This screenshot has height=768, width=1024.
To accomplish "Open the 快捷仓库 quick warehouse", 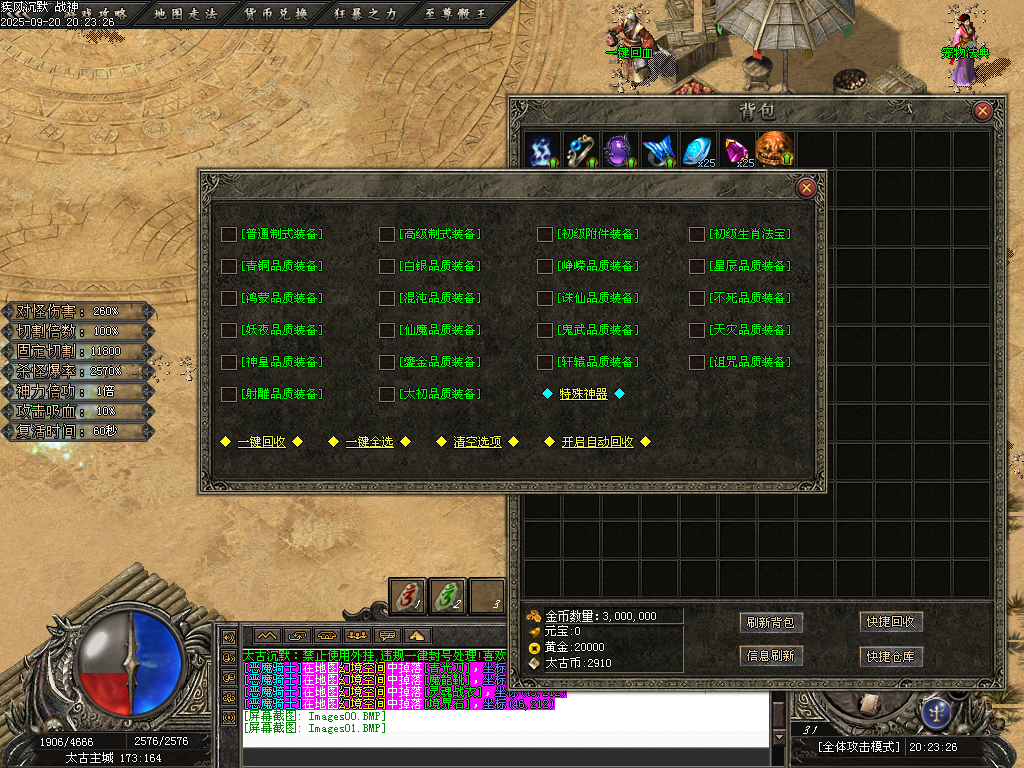I will click(891, 656).
